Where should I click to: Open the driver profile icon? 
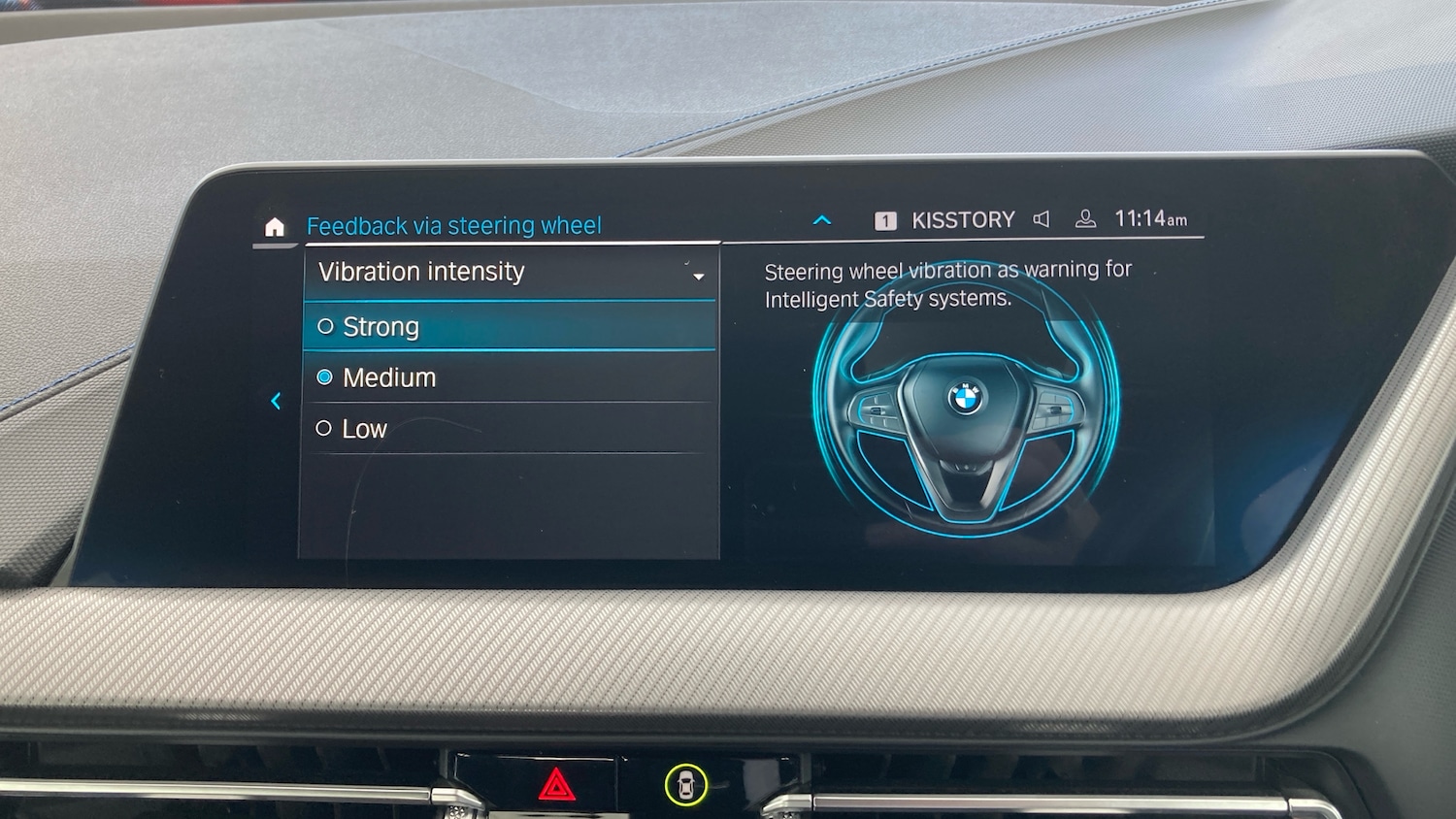(1085, 219)
